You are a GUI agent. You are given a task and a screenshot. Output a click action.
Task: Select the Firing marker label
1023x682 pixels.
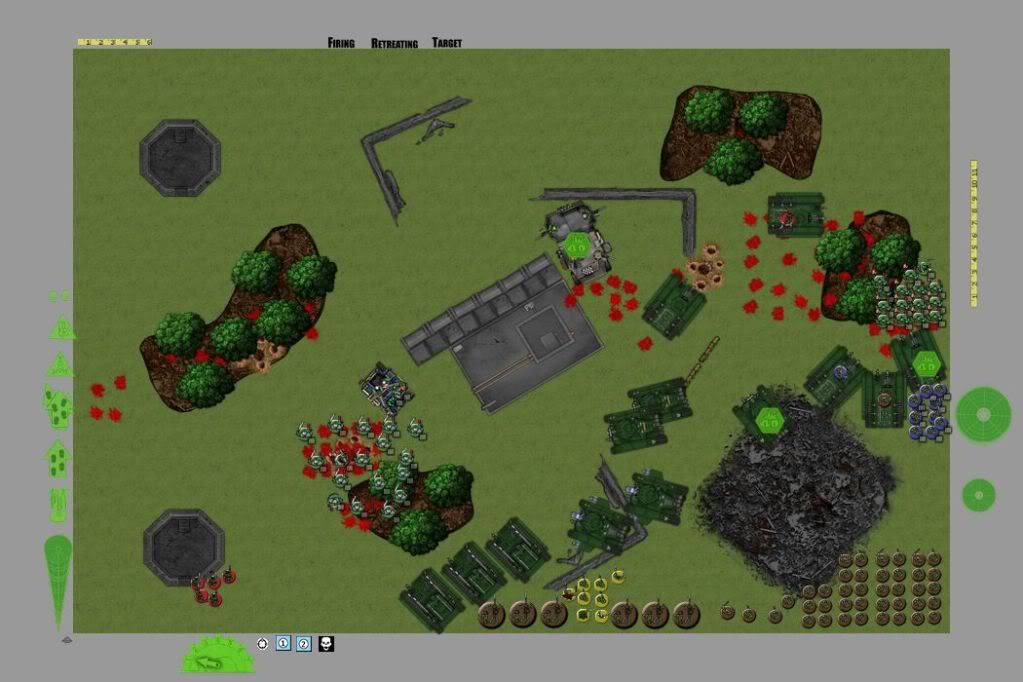tap(341, 43)
